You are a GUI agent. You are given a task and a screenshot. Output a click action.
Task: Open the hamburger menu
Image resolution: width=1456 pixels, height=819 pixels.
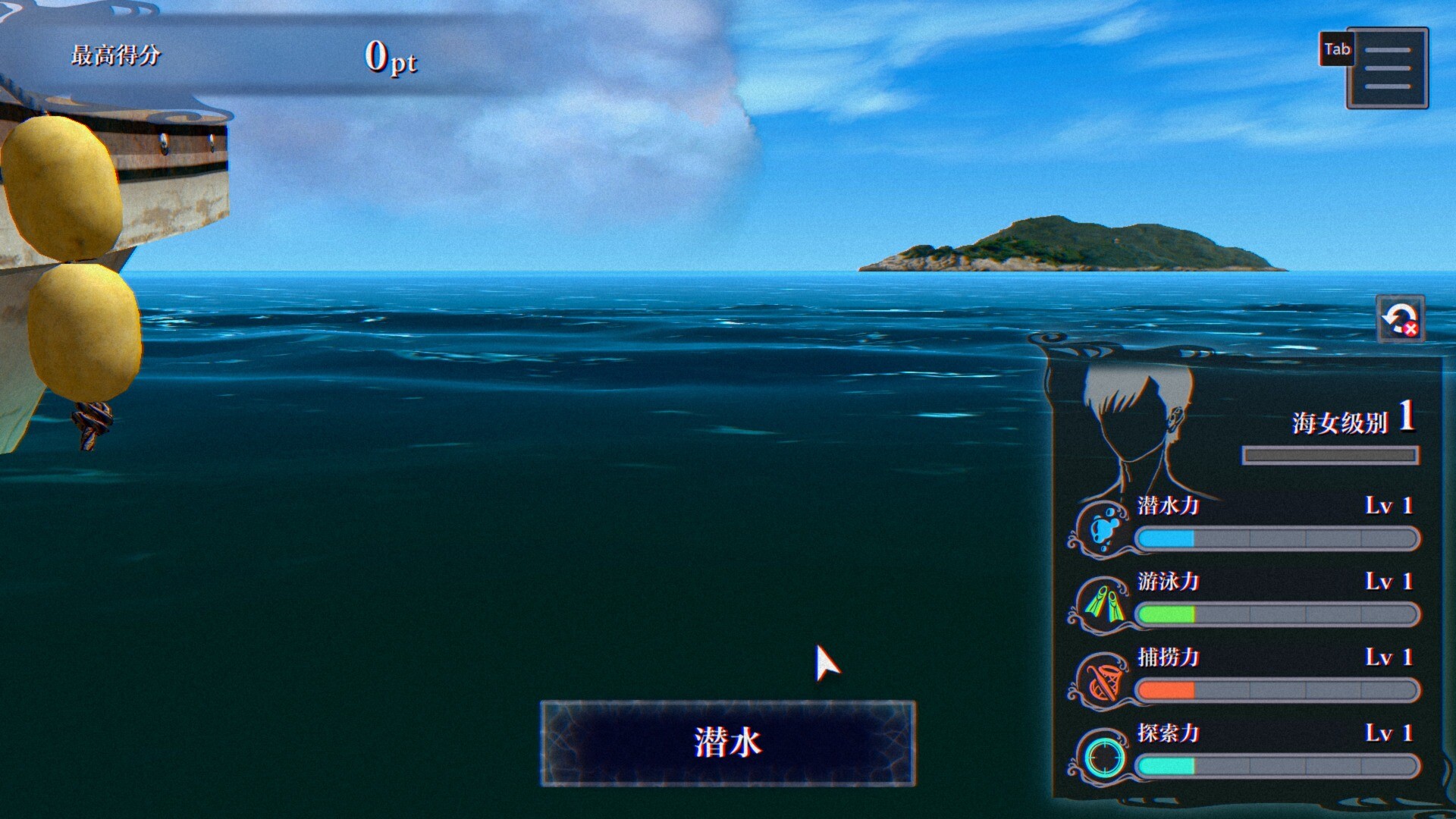pos(1387,68)
